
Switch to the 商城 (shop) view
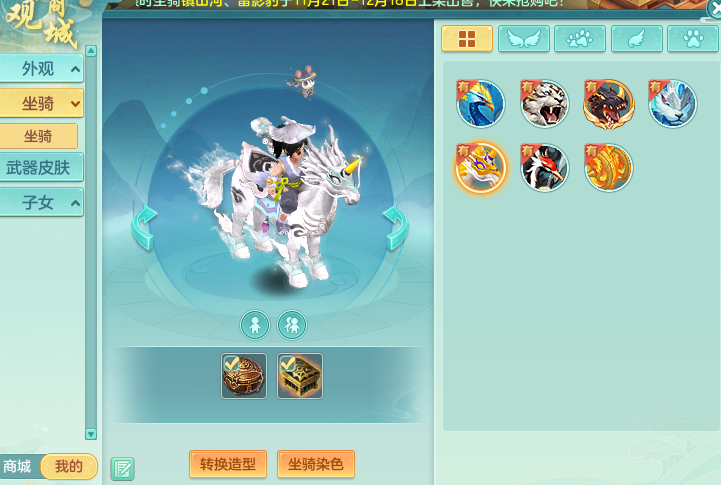point(19,466)
